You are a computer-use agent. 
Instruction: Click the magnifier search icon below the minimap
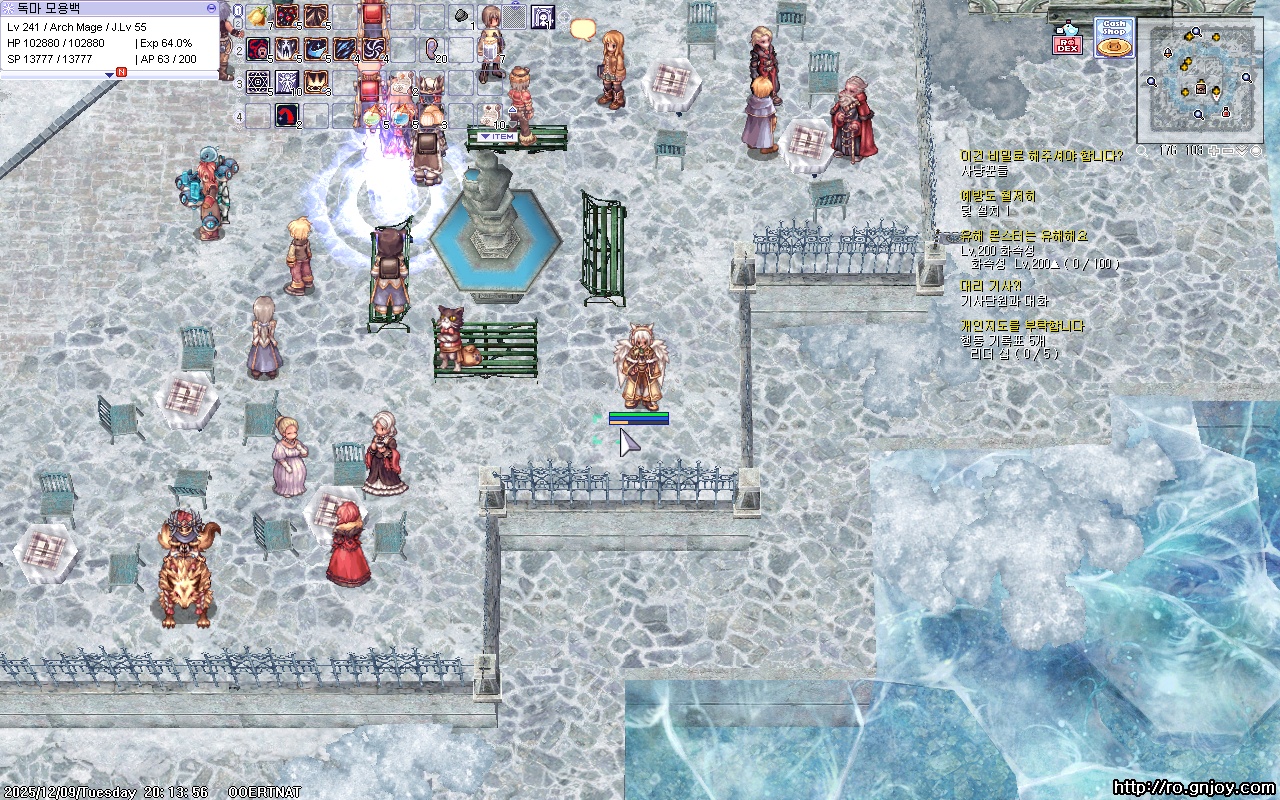coord(1143,152)
